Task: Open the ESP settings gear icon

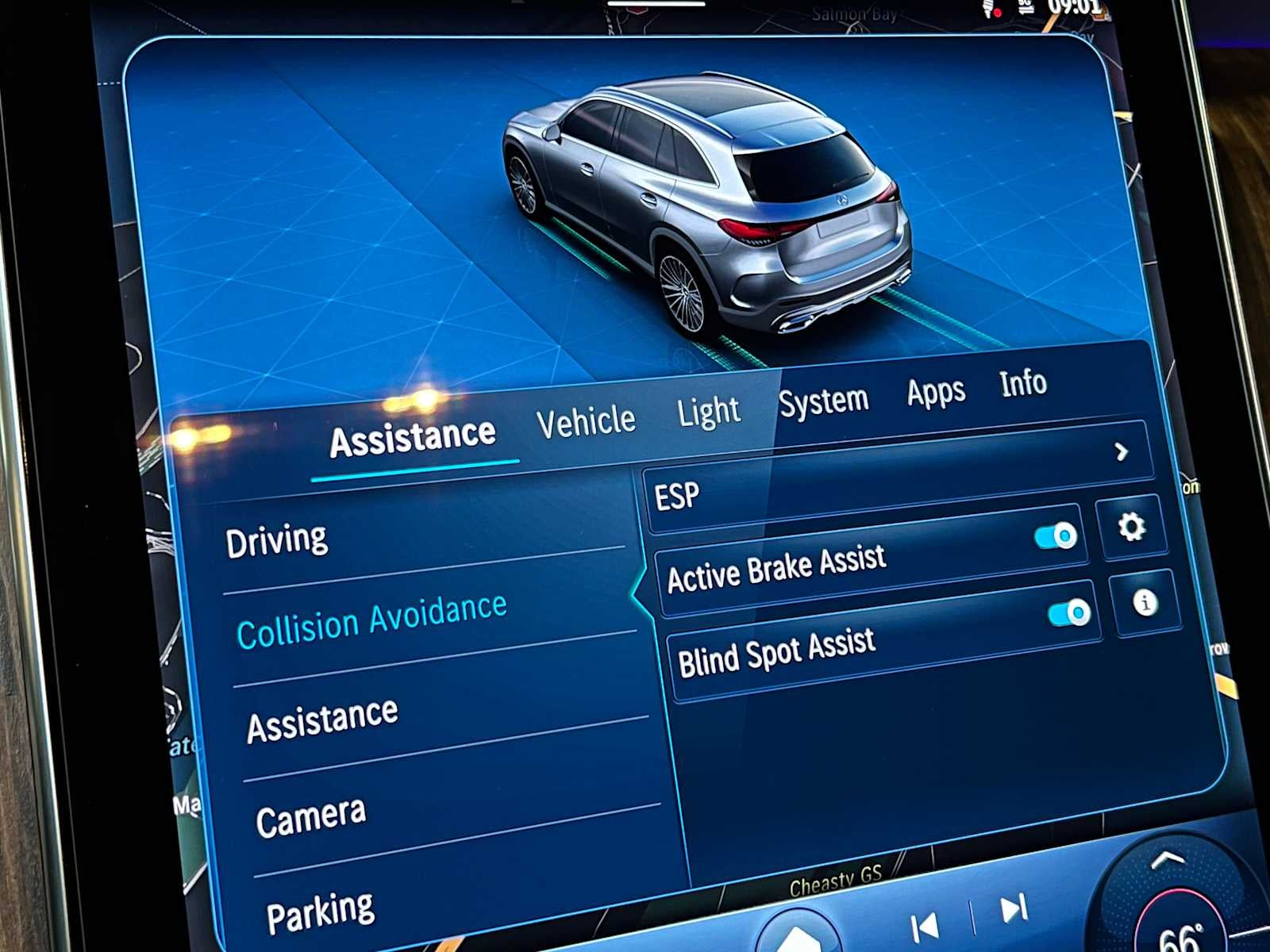Action: point(1132,525)
